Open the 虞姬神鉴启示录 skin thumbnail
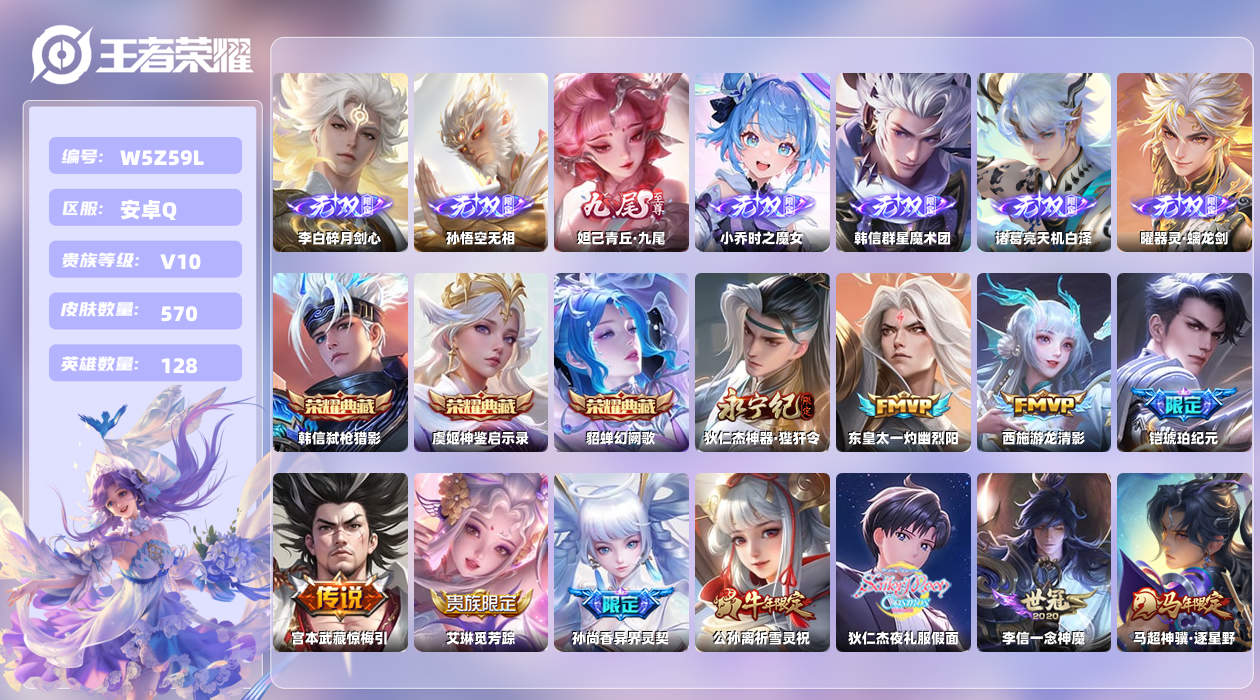1260x700 pixels. click(x=481, y=362)
